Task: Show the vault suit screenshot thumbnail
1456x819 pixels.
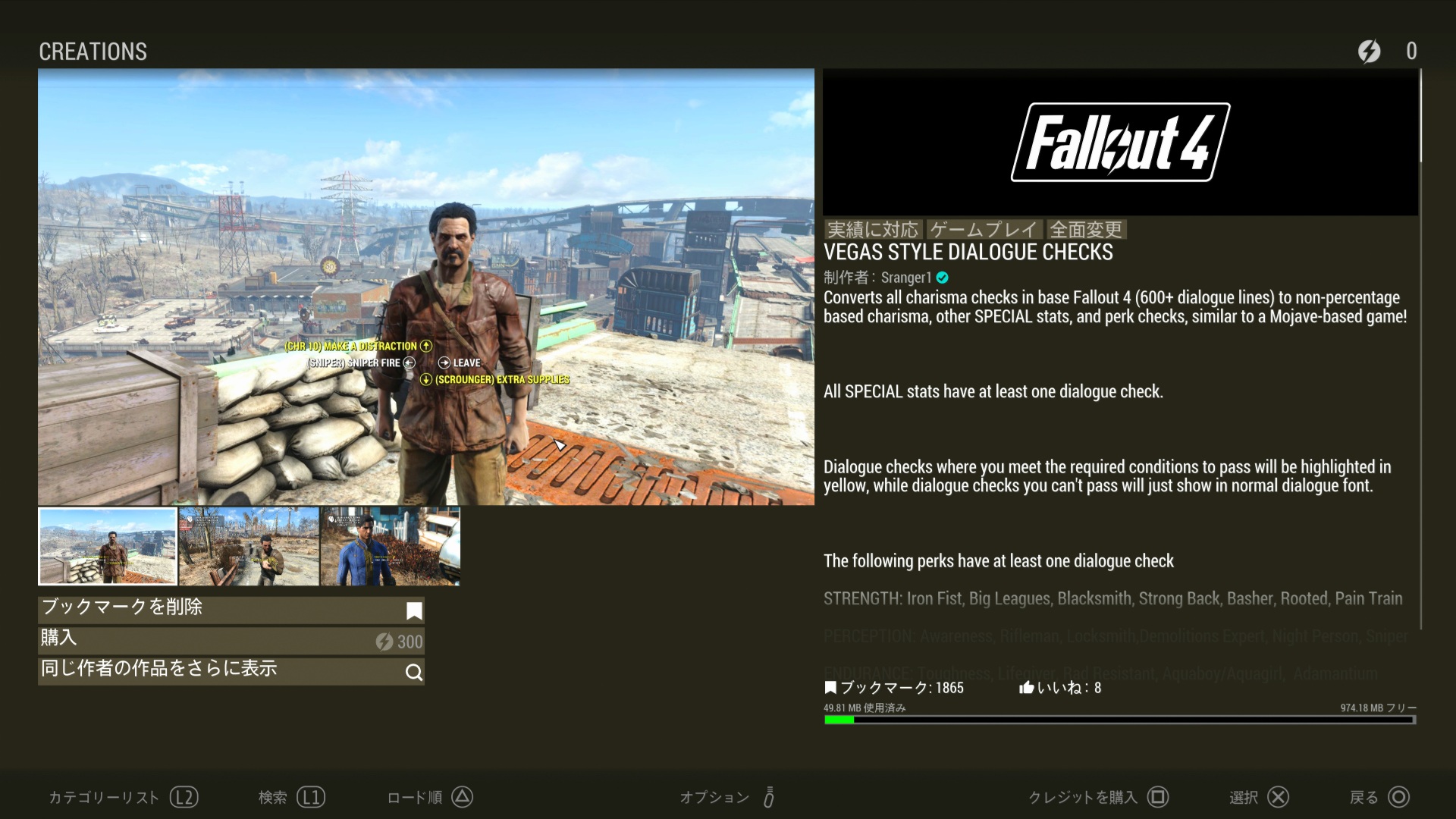Action: [390, 546]
